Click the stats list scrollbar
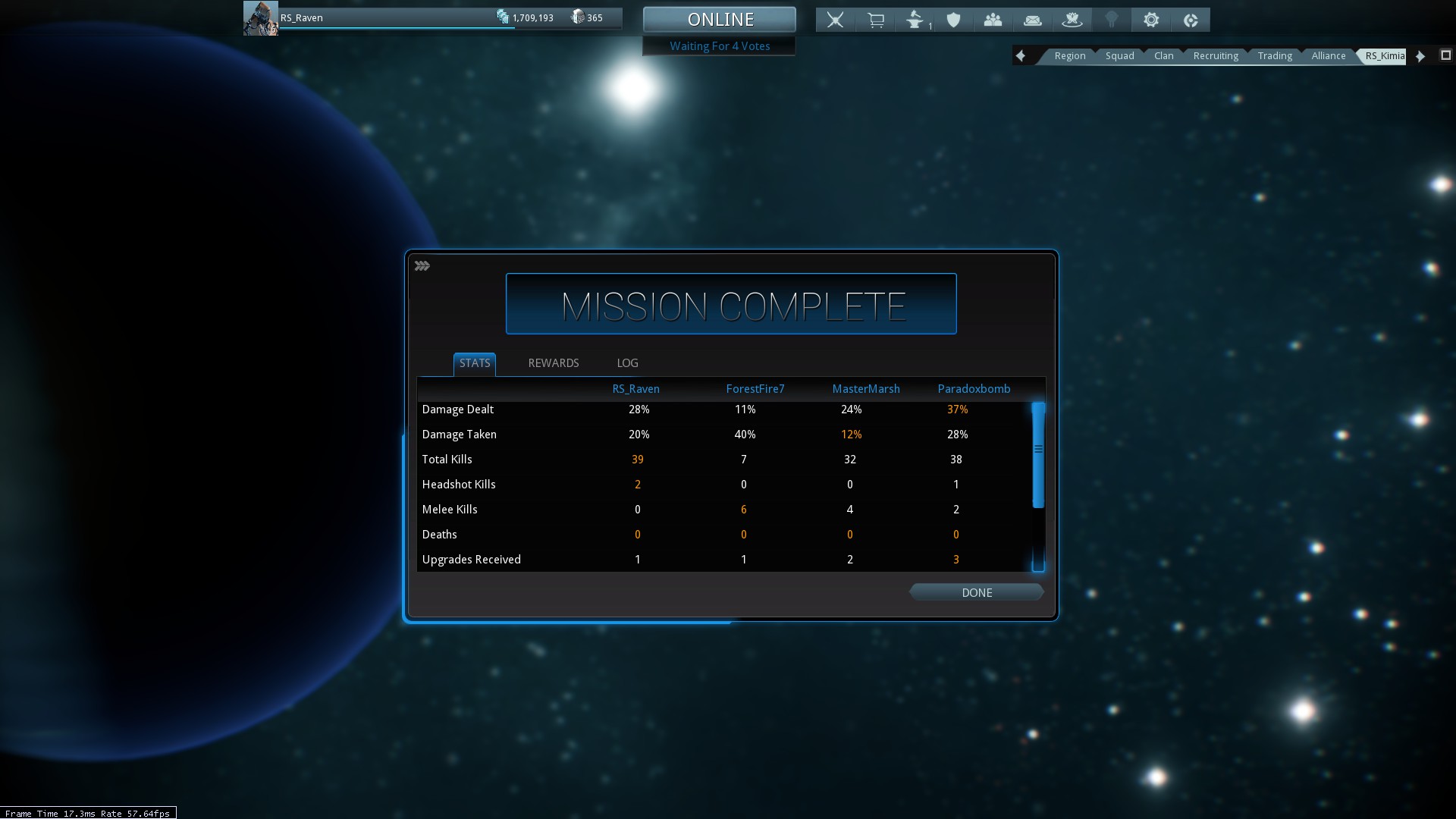The image size is (1456, 819). 1038,455
